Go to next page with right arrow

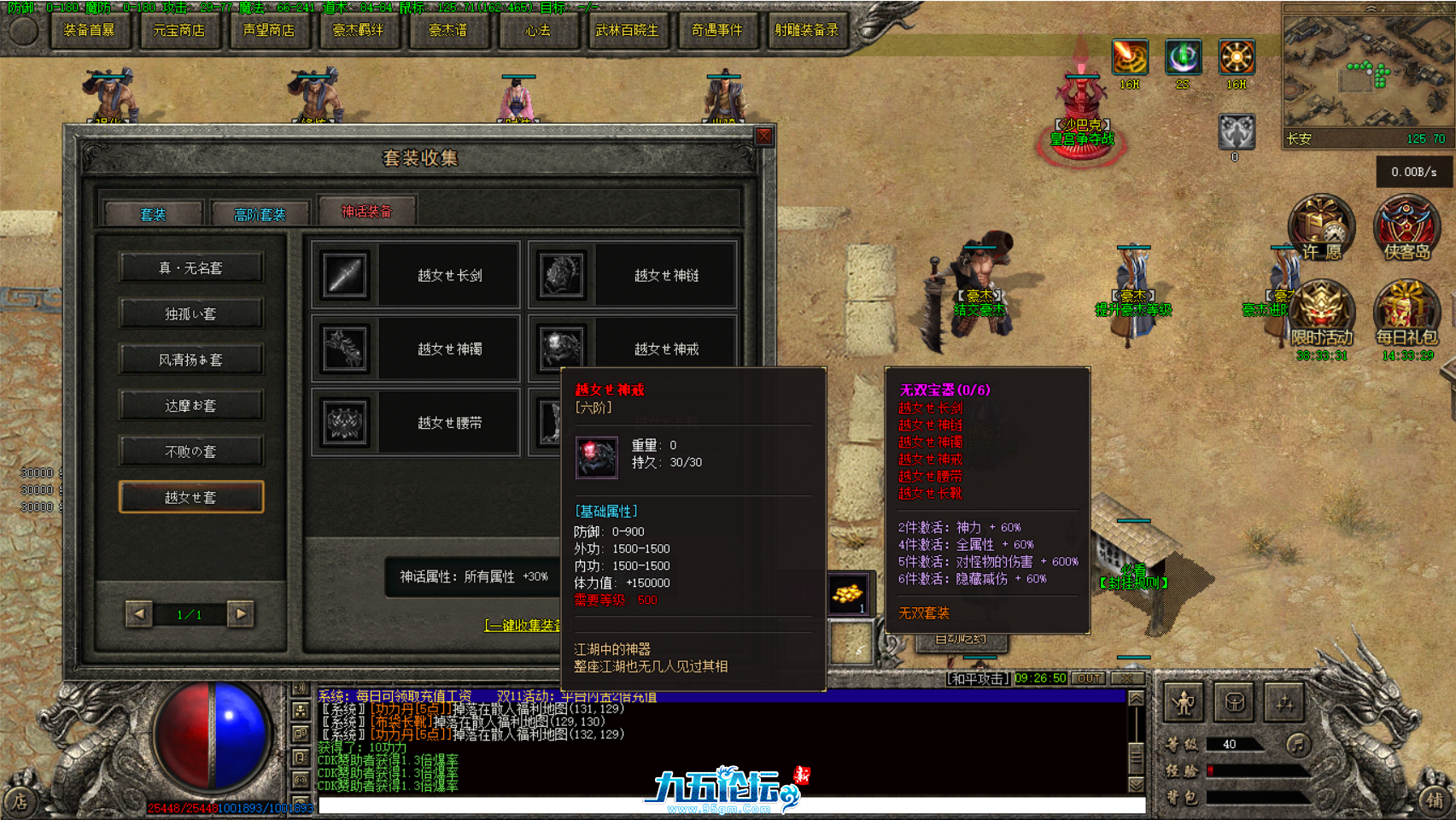(x=242, y=615)
